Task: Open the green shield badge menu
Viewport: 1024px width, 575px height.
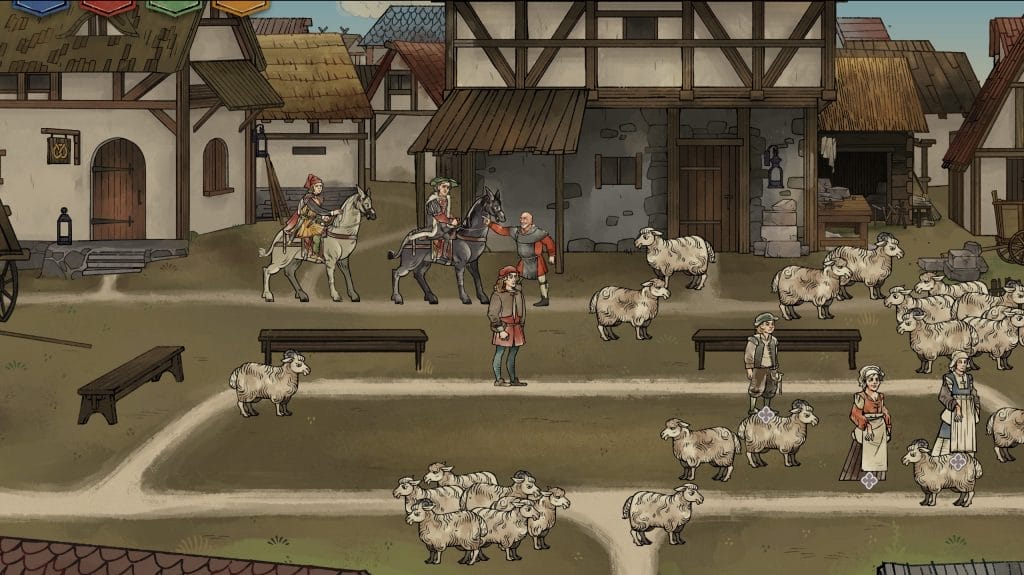Action: click(174, 6)
